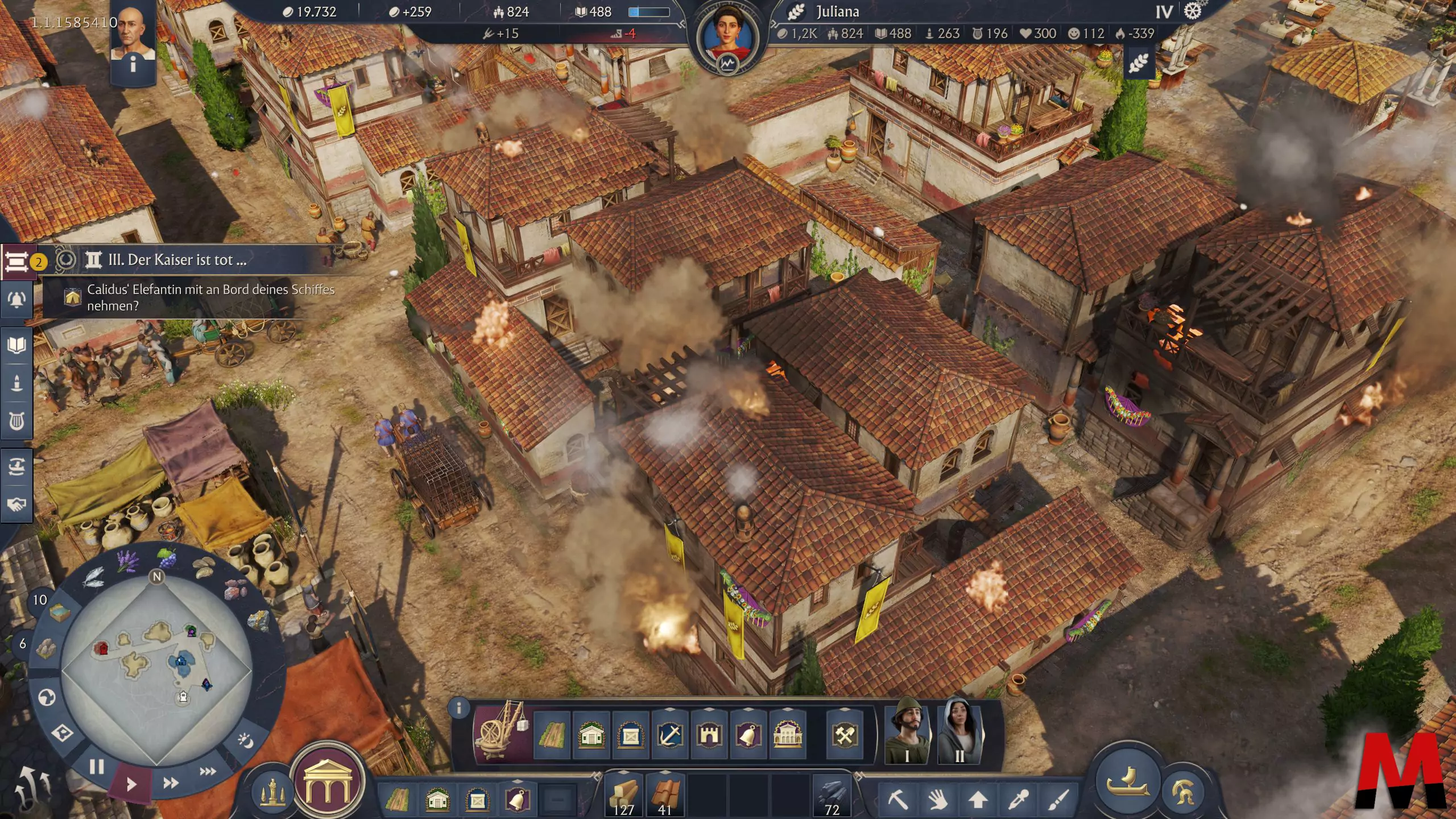Click the minimap island overview
Screen dimensions: 1456x819
[x=156, y=671]
